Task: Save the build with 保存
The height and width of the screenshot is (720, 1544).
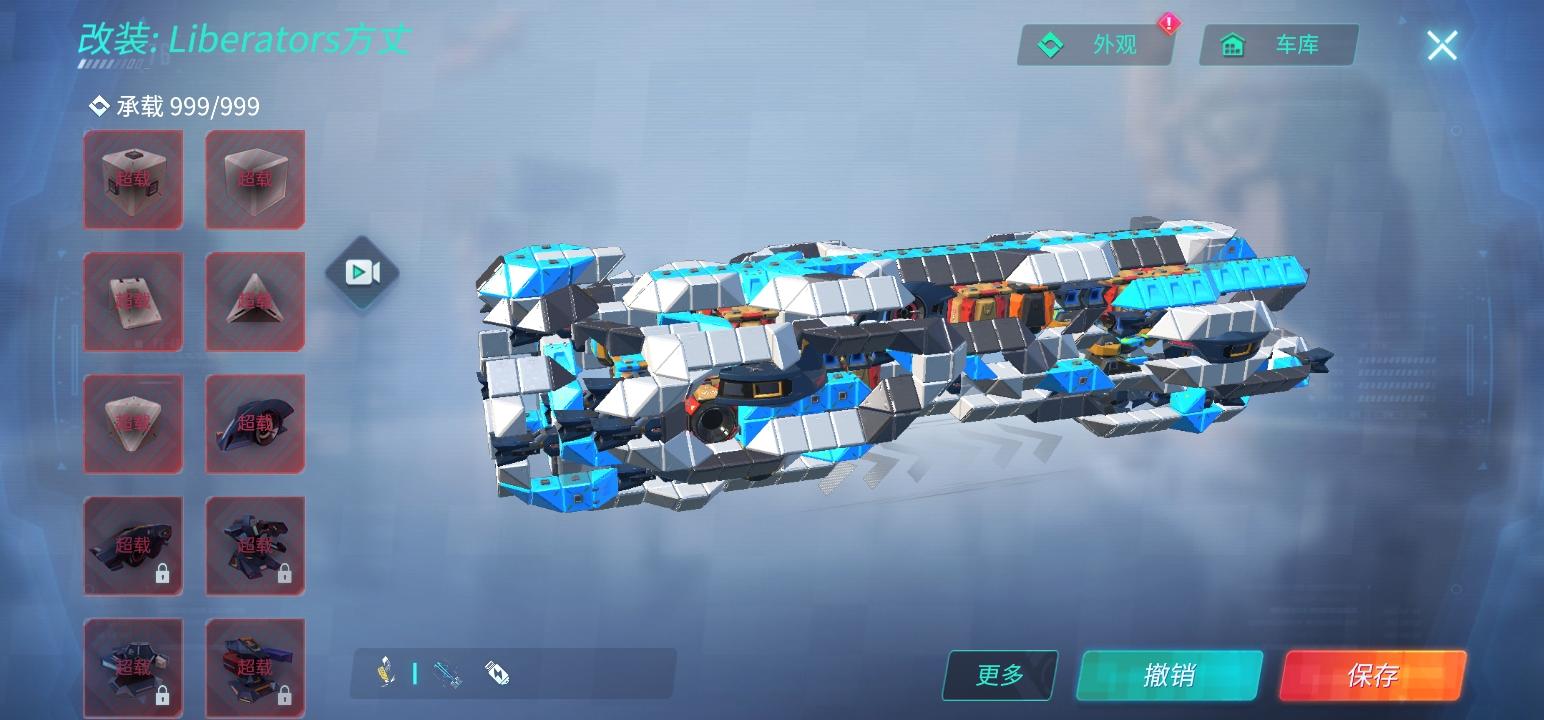Action: pos(1372,675)
